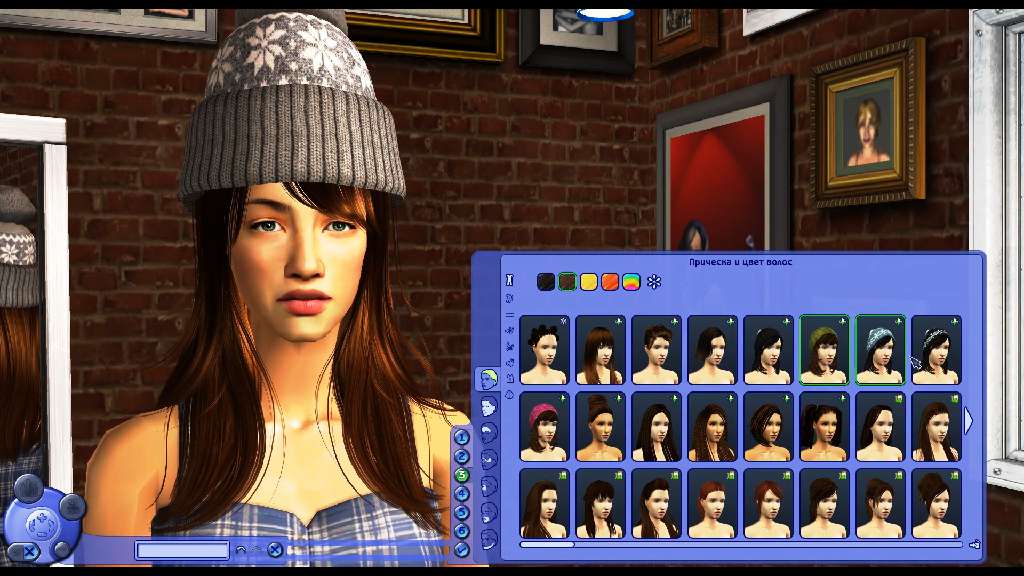Viewport: 1024px width, 576px height.
Task: Open the hair category tab with yellow-haired head
Action: point(487,378)
